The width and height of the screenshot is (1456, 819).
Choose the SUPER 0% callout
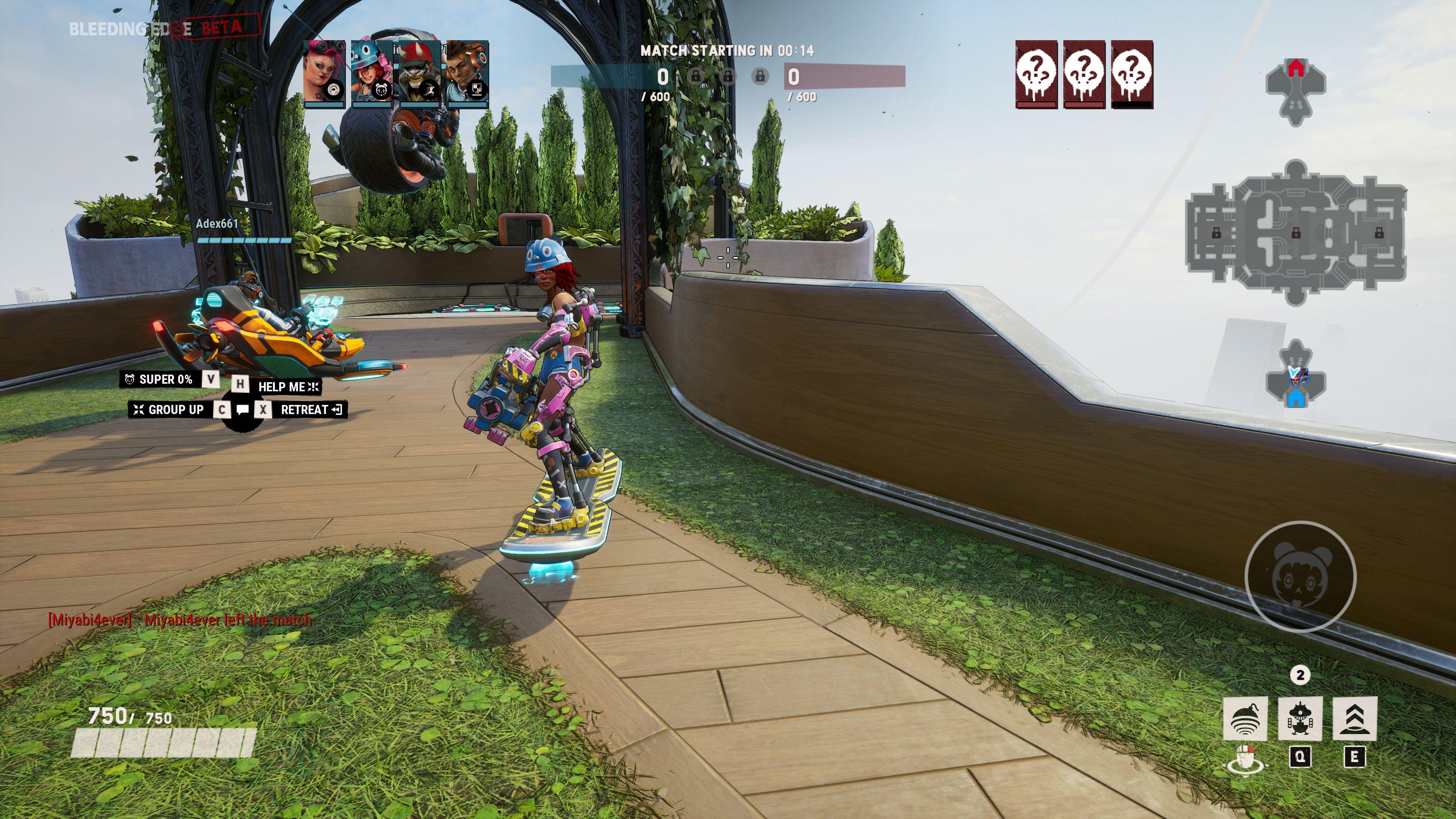(159, 379)
